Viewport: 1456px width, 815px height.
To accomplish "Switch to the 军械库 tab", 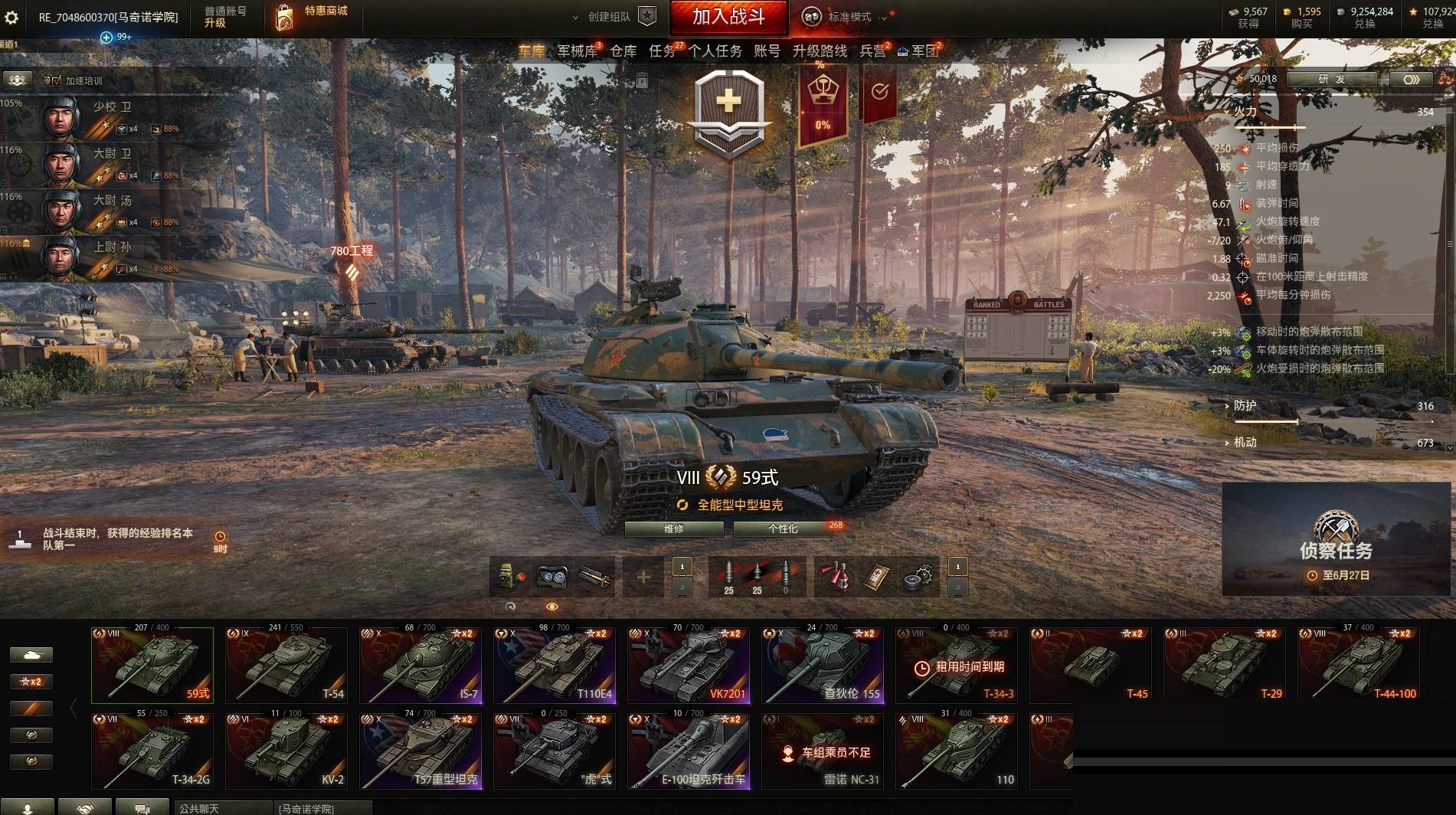I will (577, 51).
